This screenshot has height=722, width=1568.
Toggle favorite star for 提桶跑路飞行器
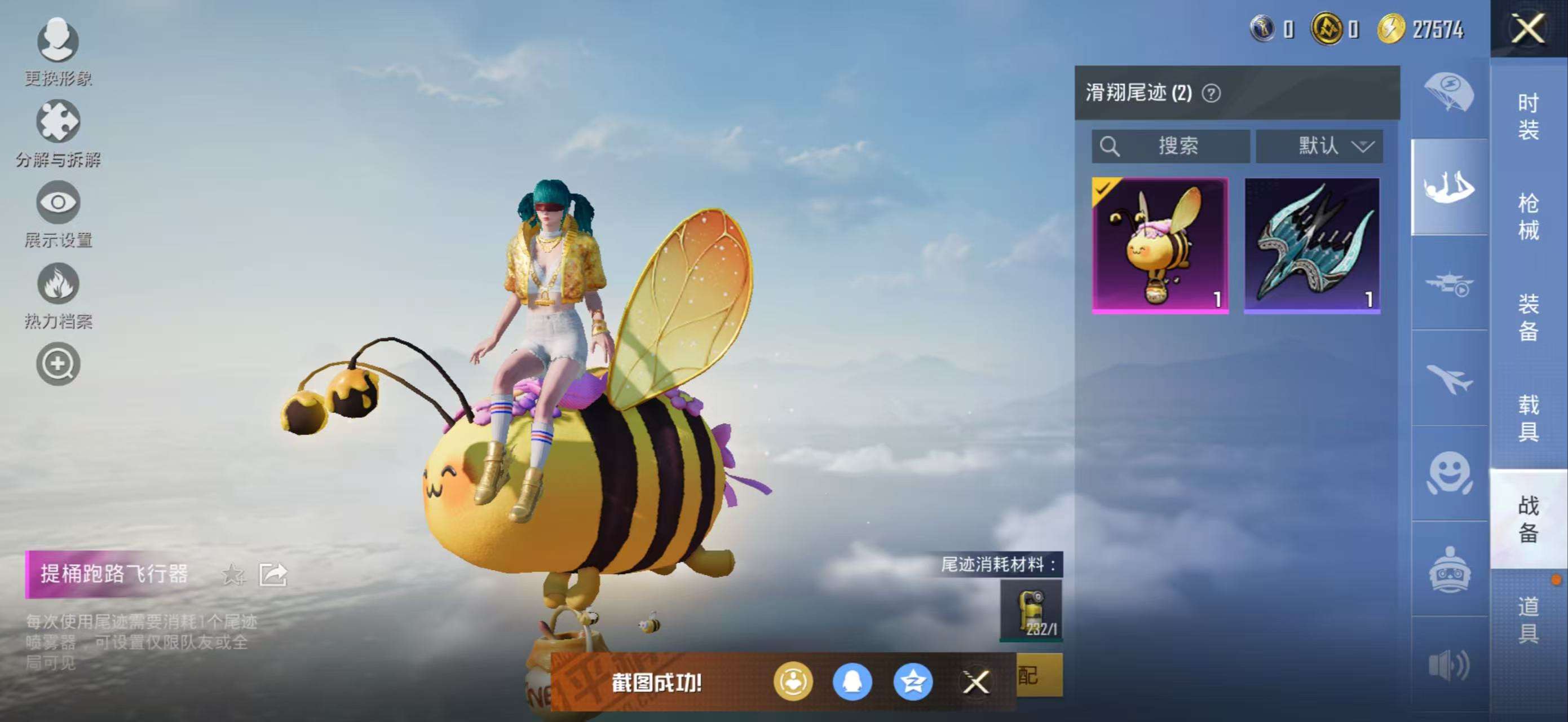click(231, 573)
